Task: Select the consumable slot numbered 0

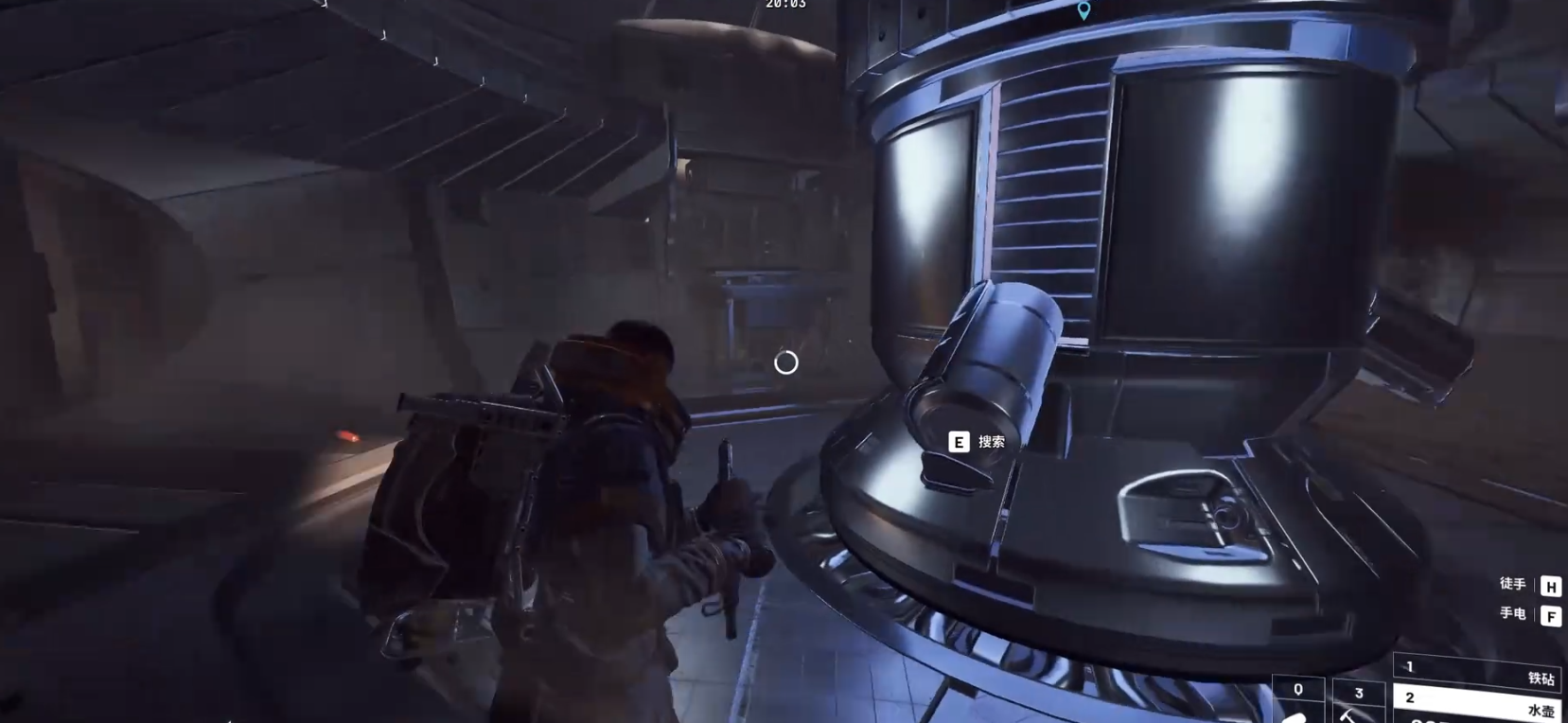Action: [x=1297, y=700]
